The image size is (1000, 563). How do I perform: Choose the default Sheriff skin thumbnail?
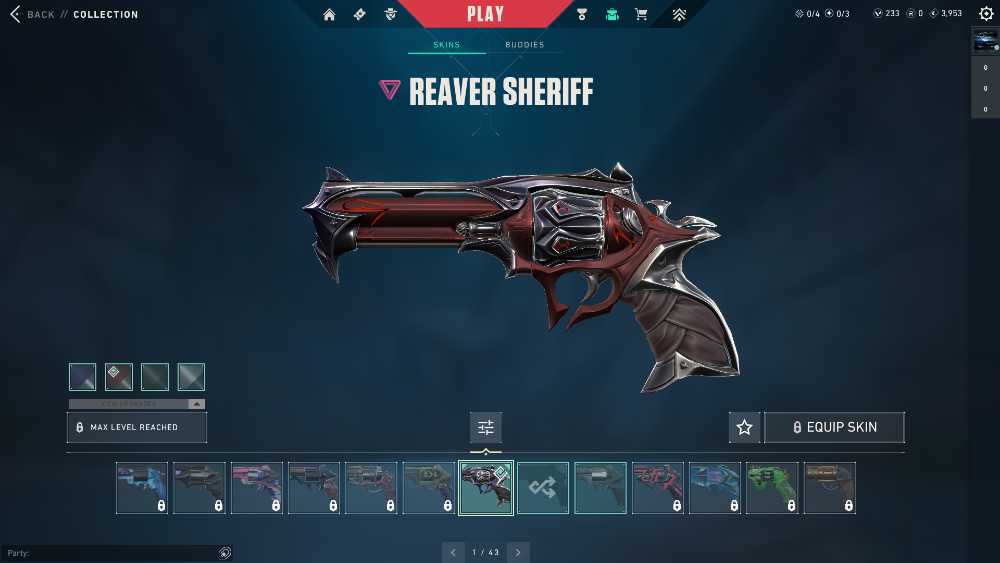(x=600, y=488)
